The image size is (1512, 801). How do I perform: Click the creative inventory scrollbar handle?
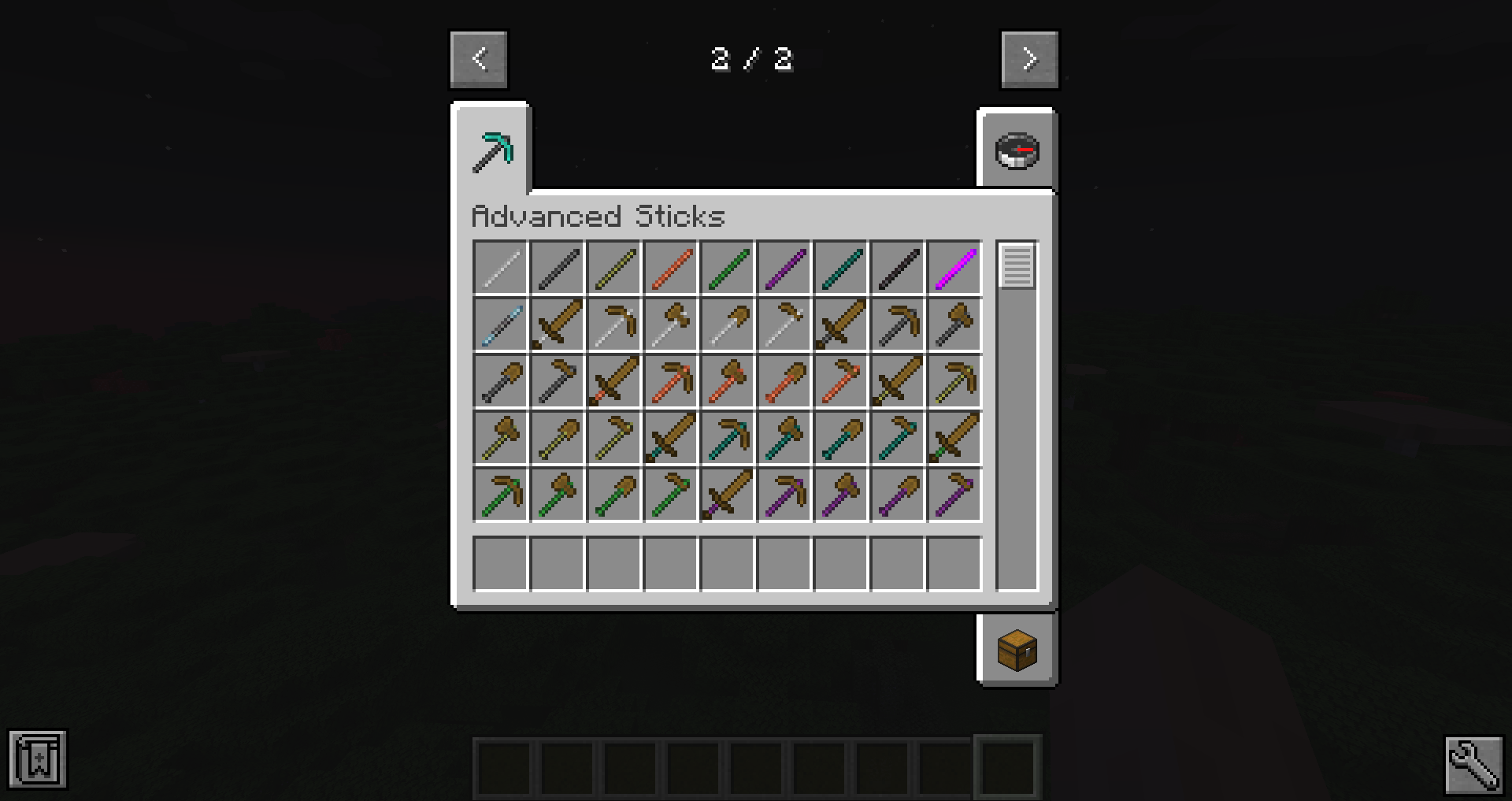pos(1017,266)
